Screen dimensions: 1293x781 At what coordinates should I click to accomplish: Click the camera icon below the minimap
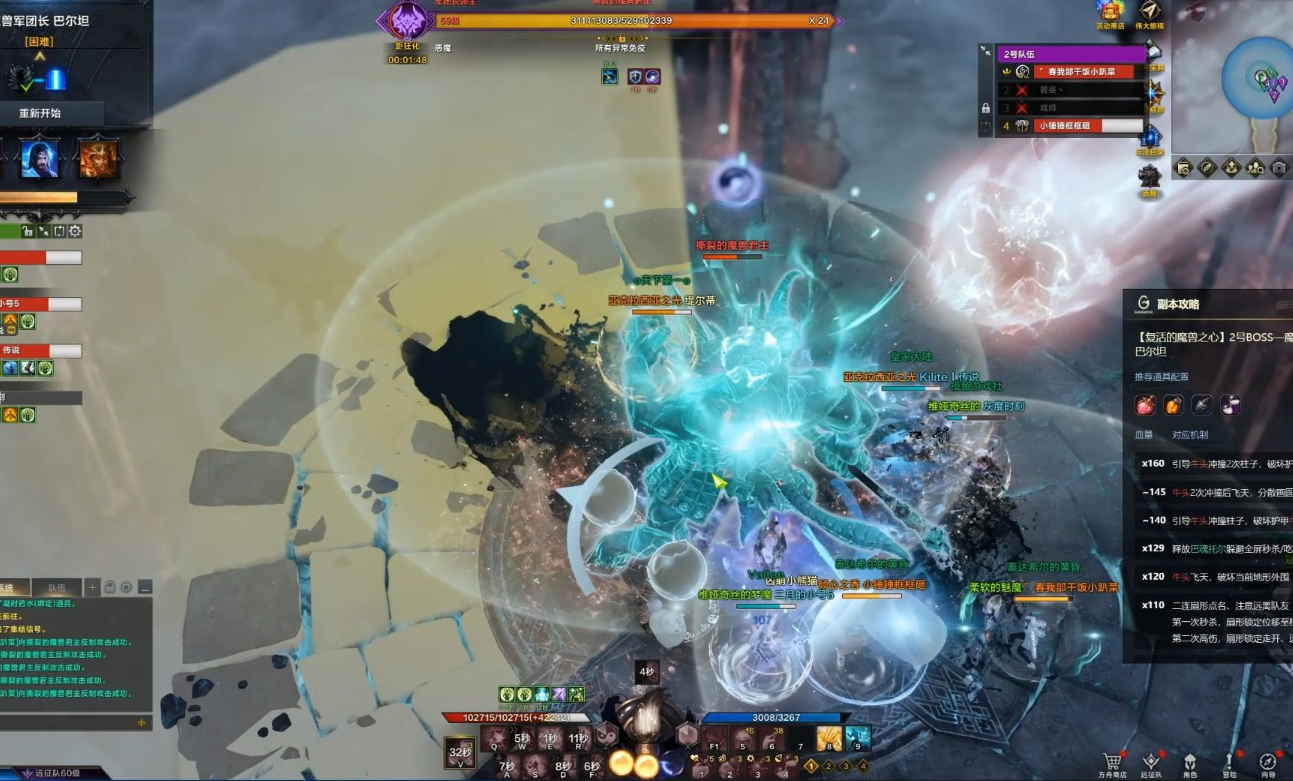(1279, 167)
